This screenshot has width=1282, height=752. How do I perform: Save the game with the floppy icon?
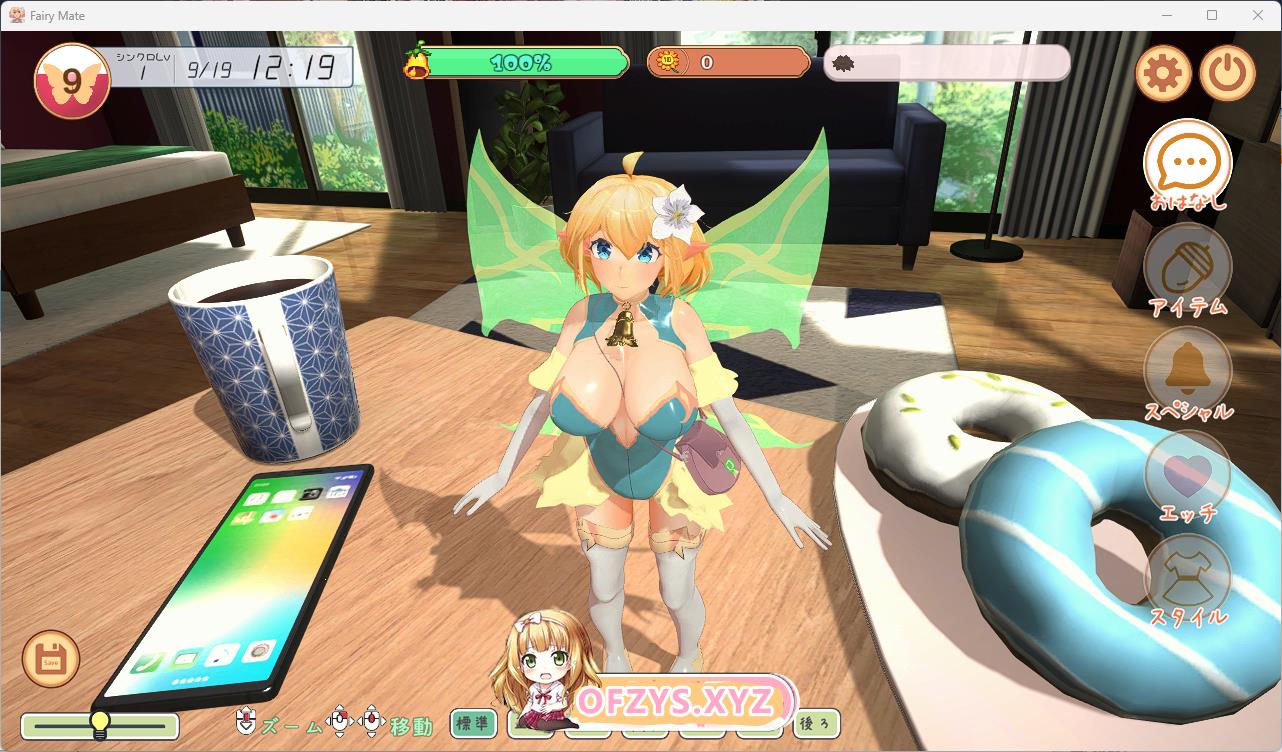pyautogui.click(x=51, y=659)
